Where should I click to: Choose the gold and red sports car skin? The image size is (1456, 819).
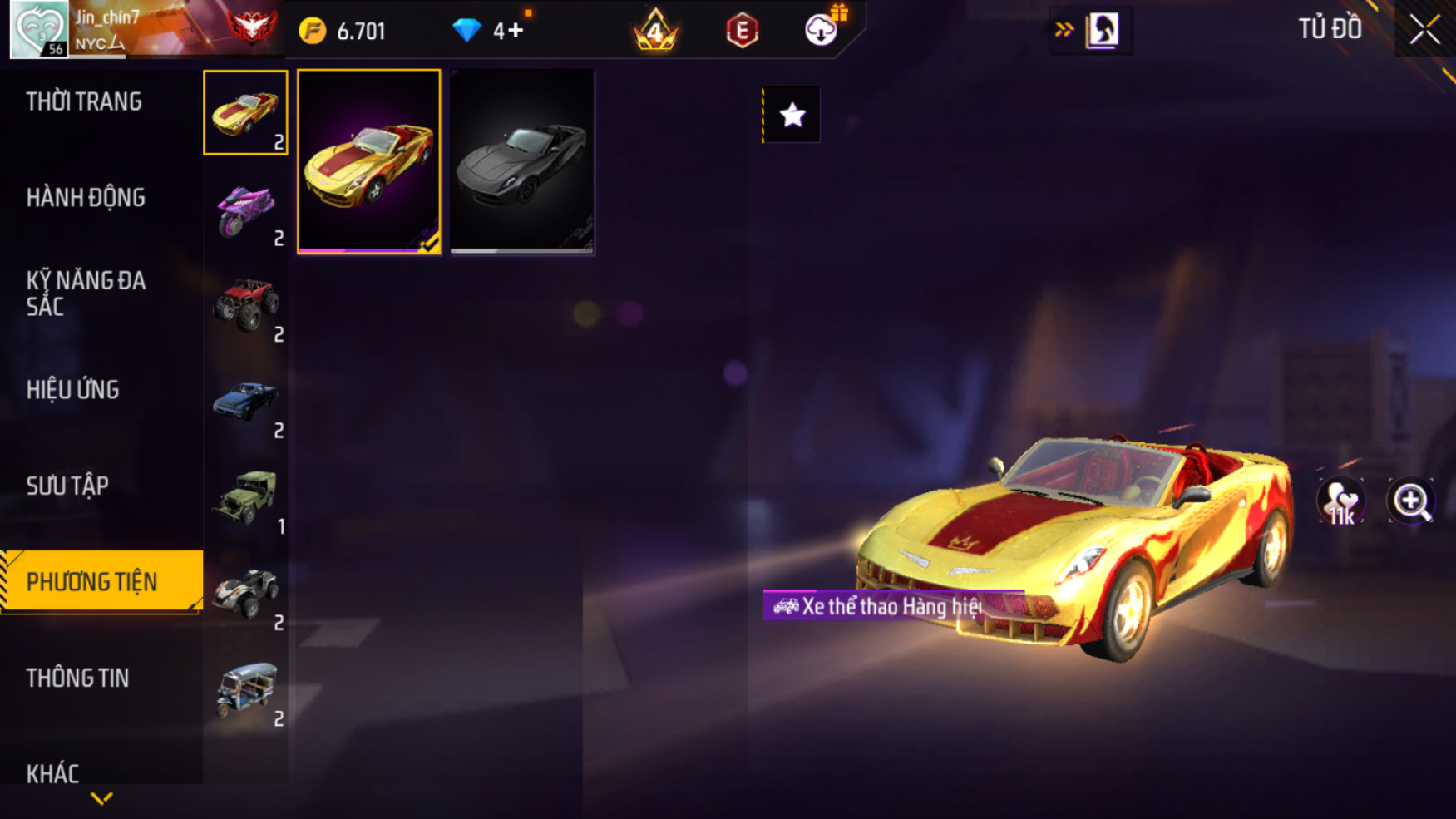click(369, 162)
